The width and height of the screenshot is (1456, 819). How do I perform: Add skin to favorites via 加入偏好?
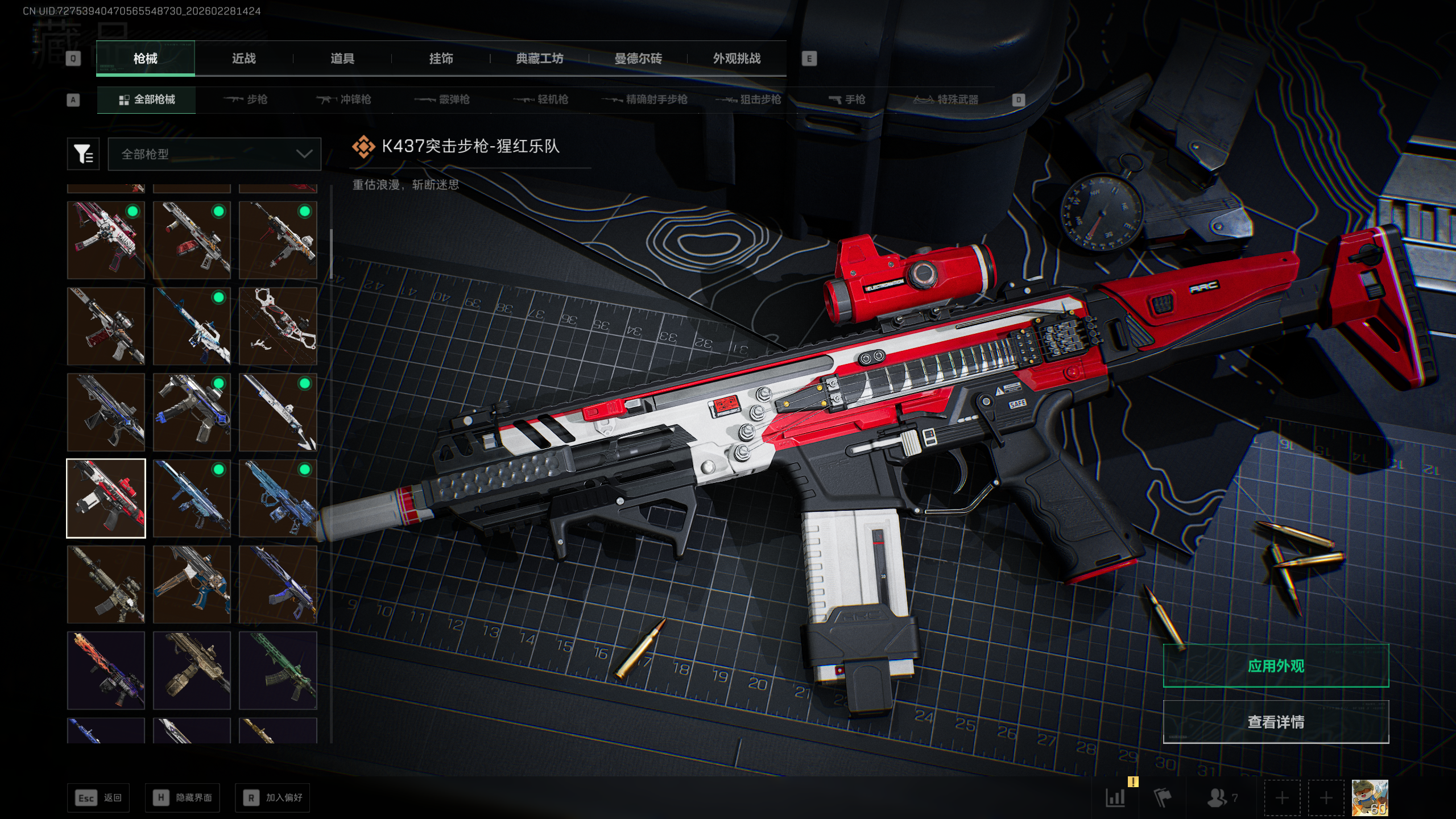pos(273,798)
